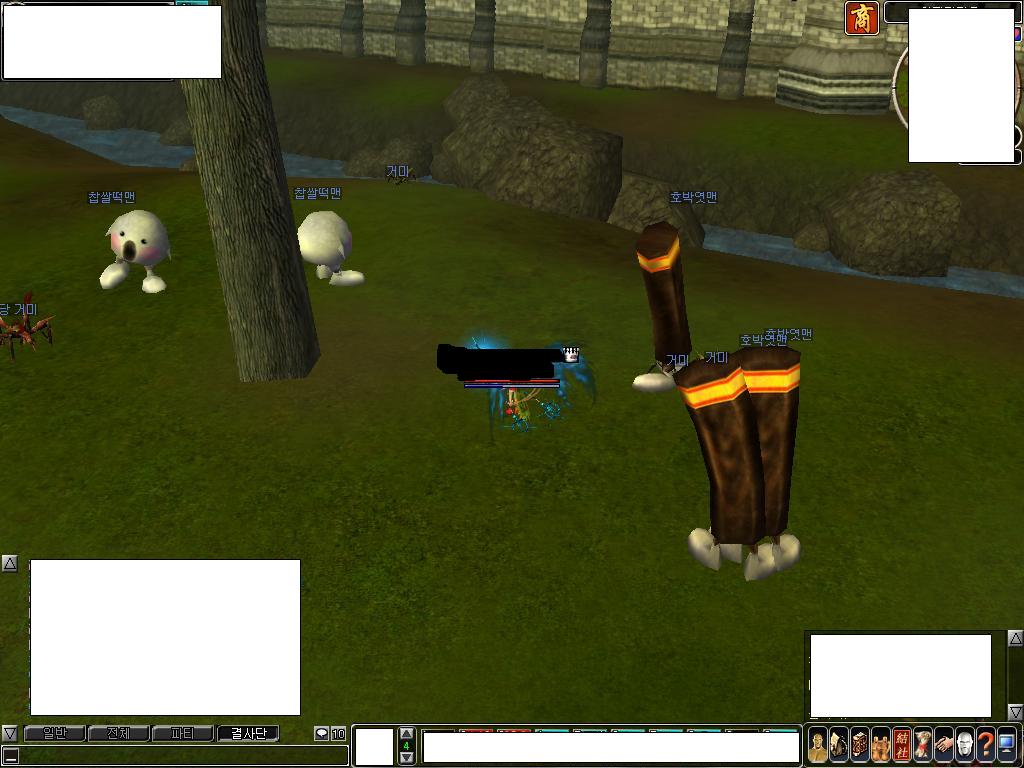Click the hotbar page up arrow
The height and width of the screenshot is (768, 1024).
coord(406,734)
